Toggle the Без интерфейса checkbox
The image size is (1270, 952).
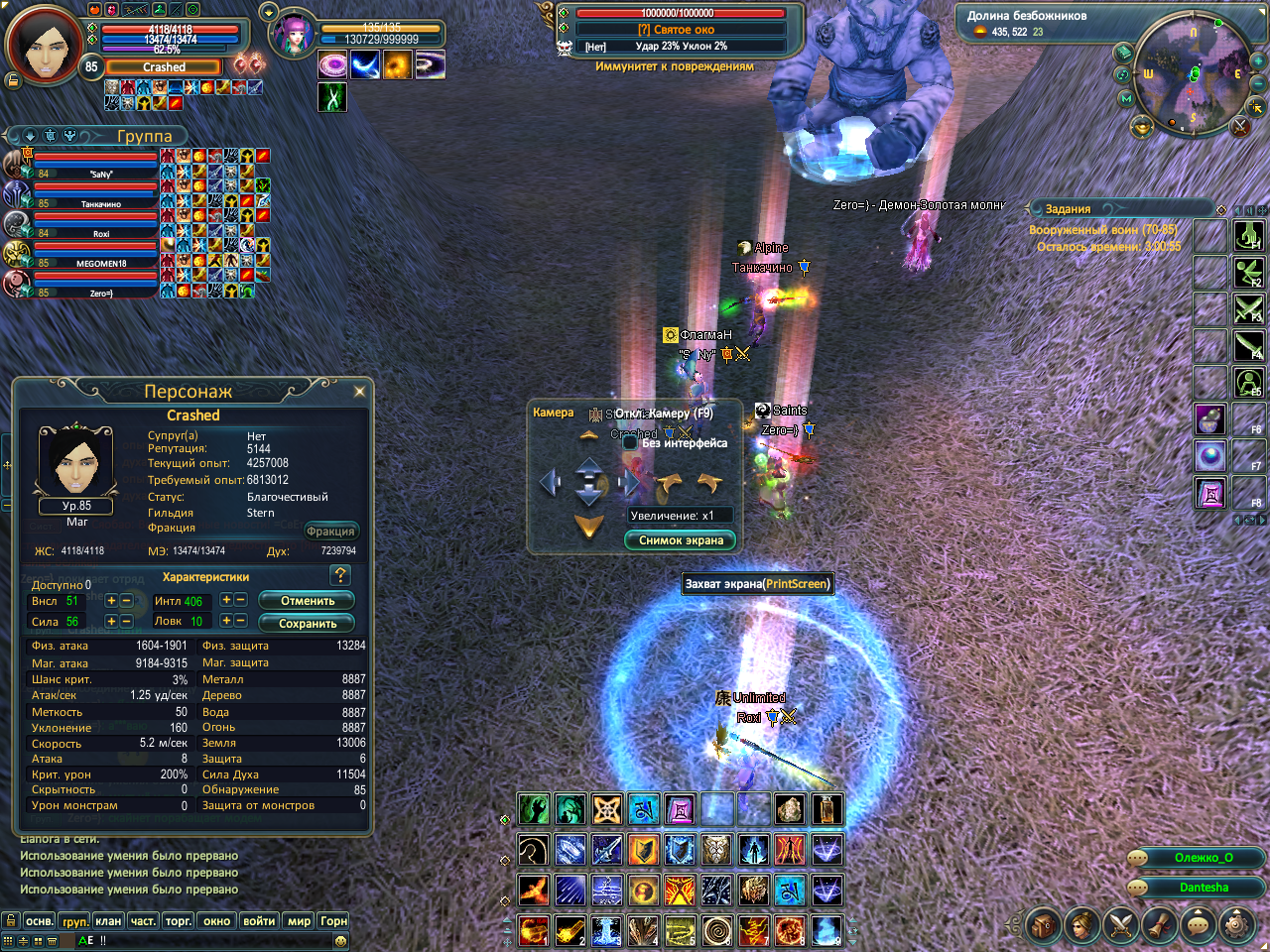629,443
